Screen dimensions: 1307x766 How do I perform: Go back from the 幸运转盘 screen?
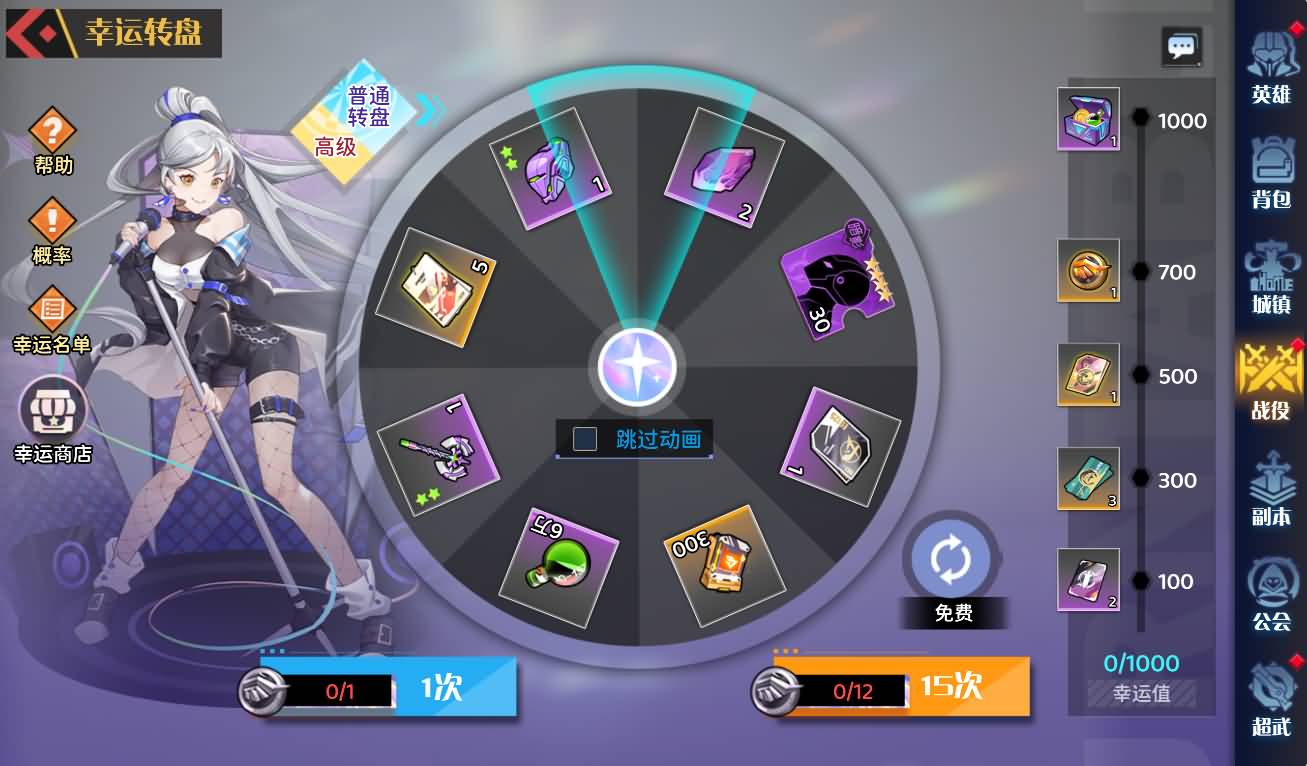[32, 34]
